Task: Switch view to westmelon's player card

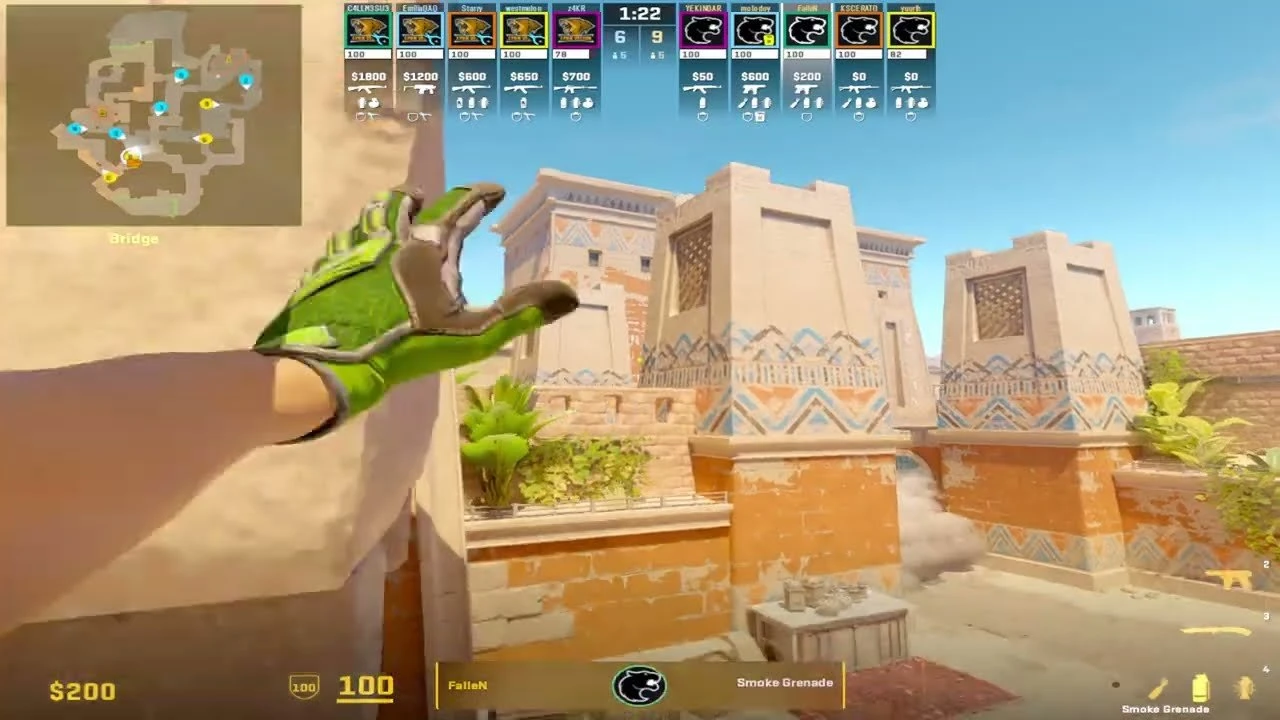Action: click(523, 30)
